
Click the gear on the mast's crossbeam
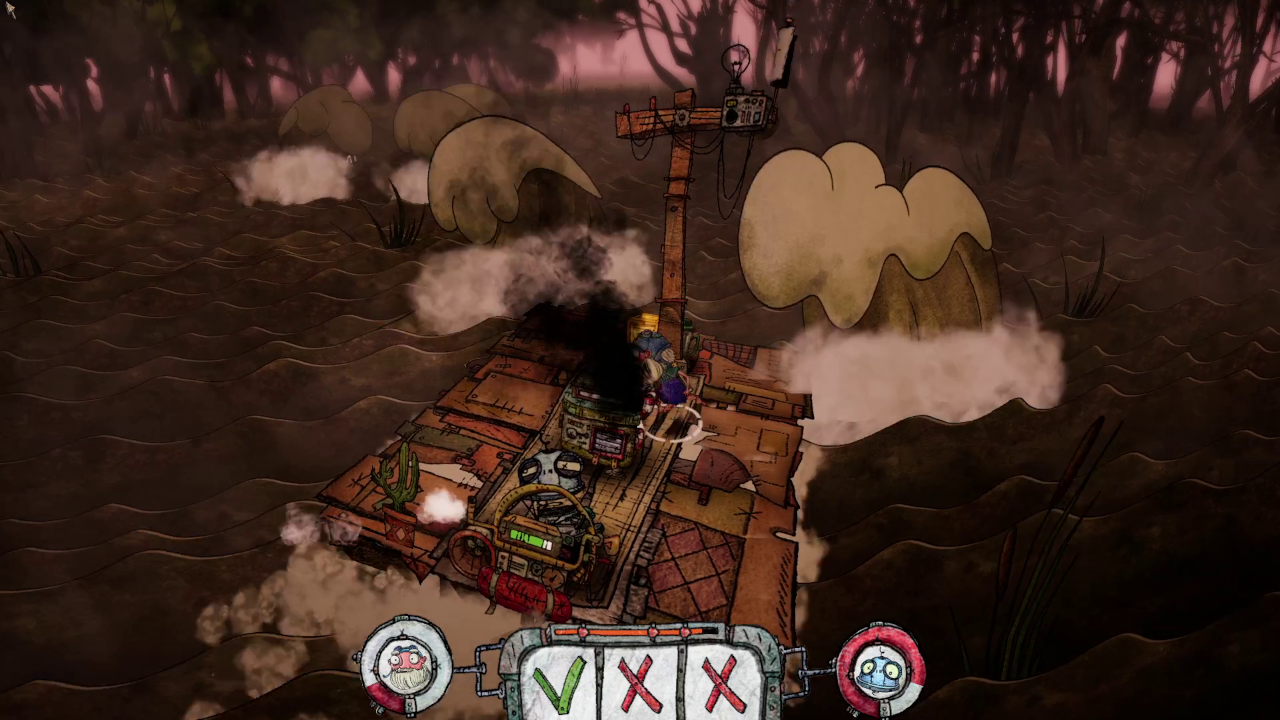coord(682,116)
